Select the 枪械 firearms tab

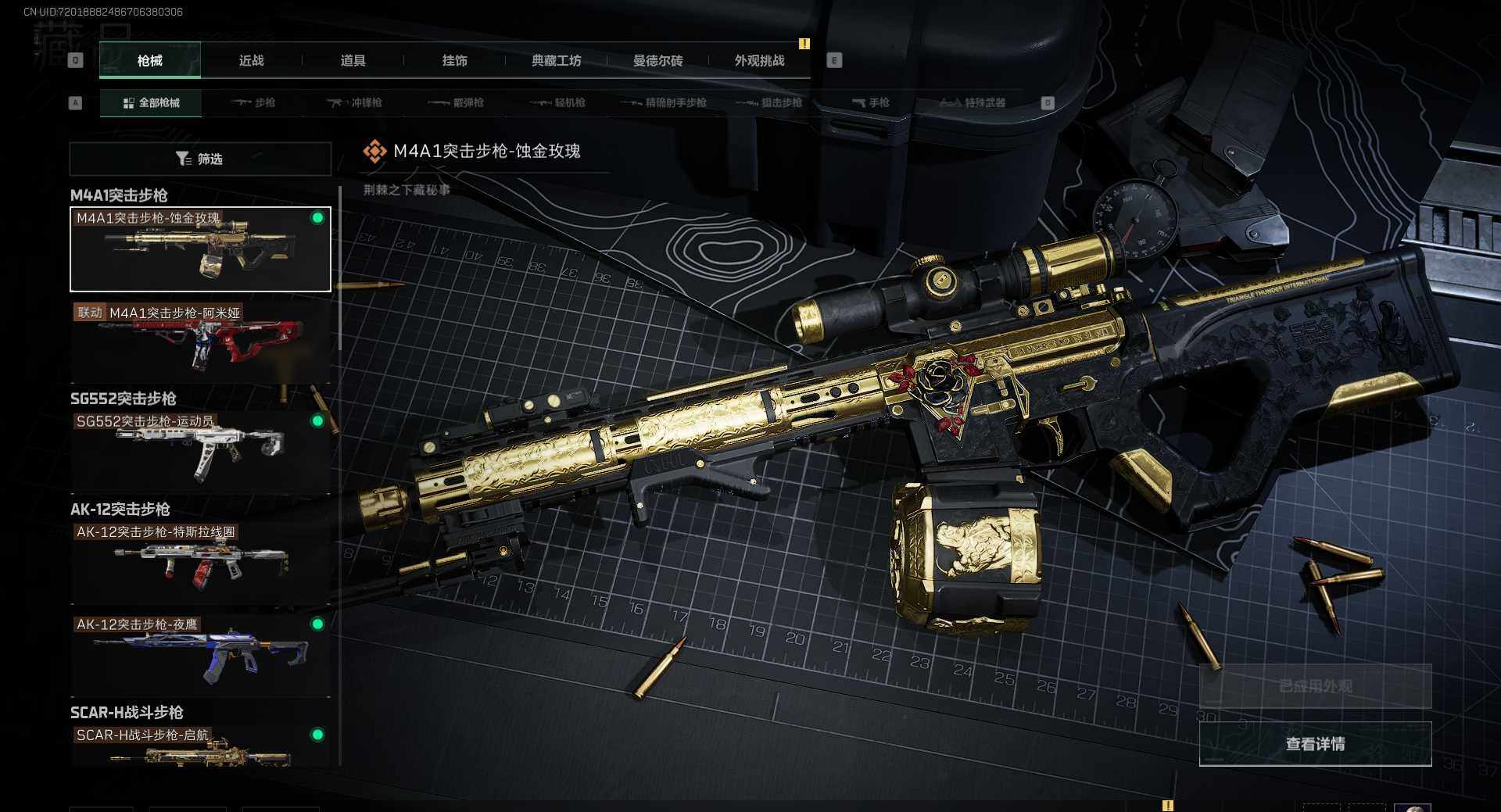tap(150, 61)
